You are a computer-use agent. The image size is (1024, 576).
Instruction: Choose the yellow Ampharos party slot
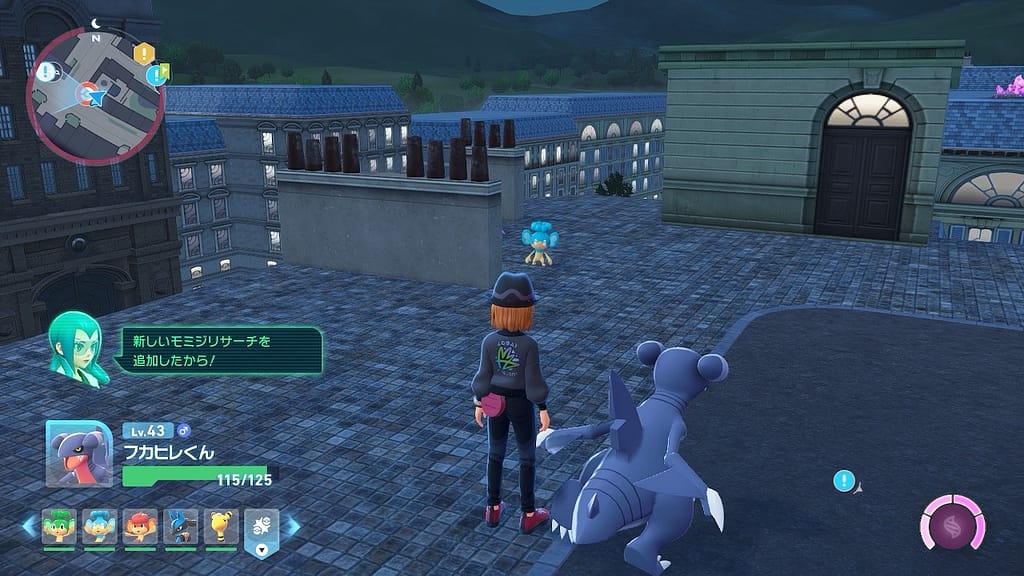point(221,526)
